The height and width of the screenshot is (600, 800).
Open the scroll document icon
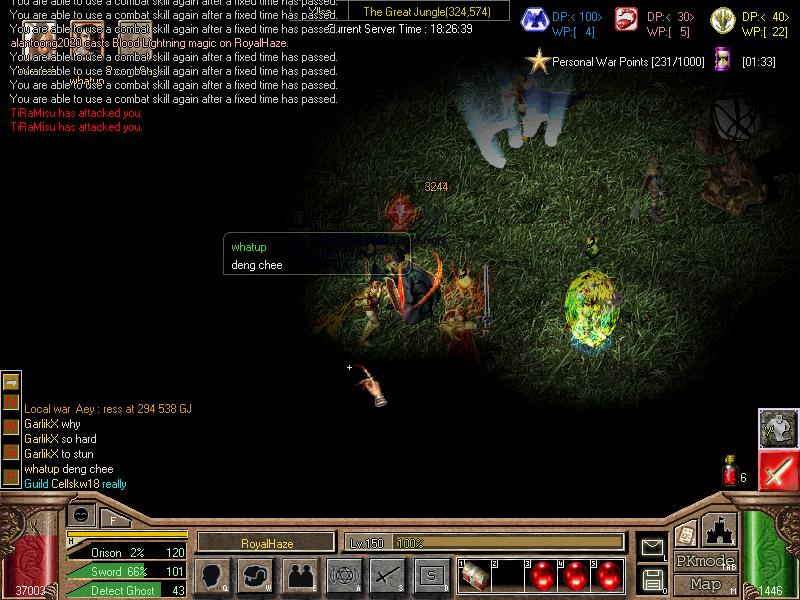pos(685,534)
